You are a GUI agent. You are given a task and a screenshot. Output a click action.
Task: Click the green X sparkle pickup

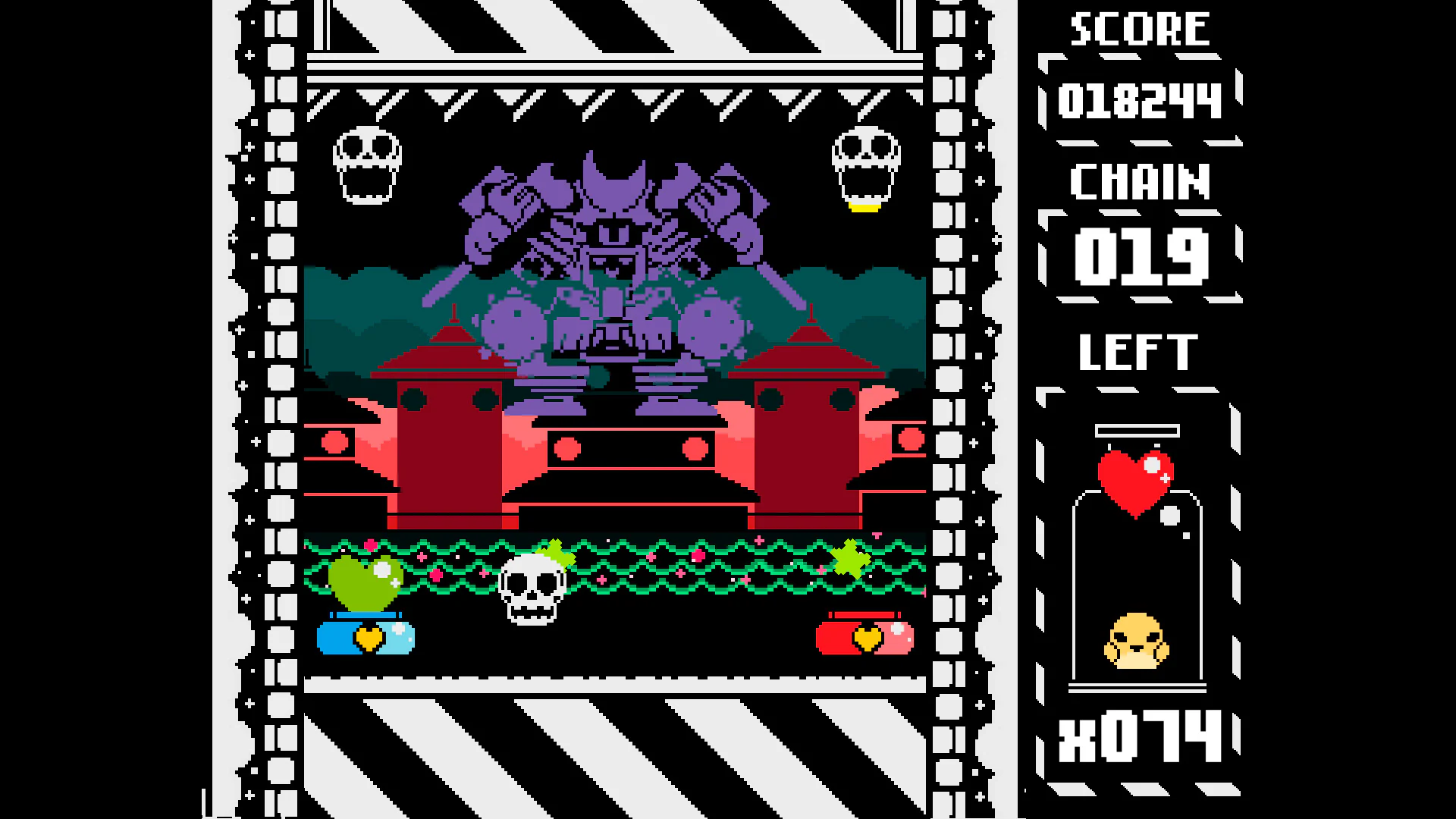coord(851,559)
